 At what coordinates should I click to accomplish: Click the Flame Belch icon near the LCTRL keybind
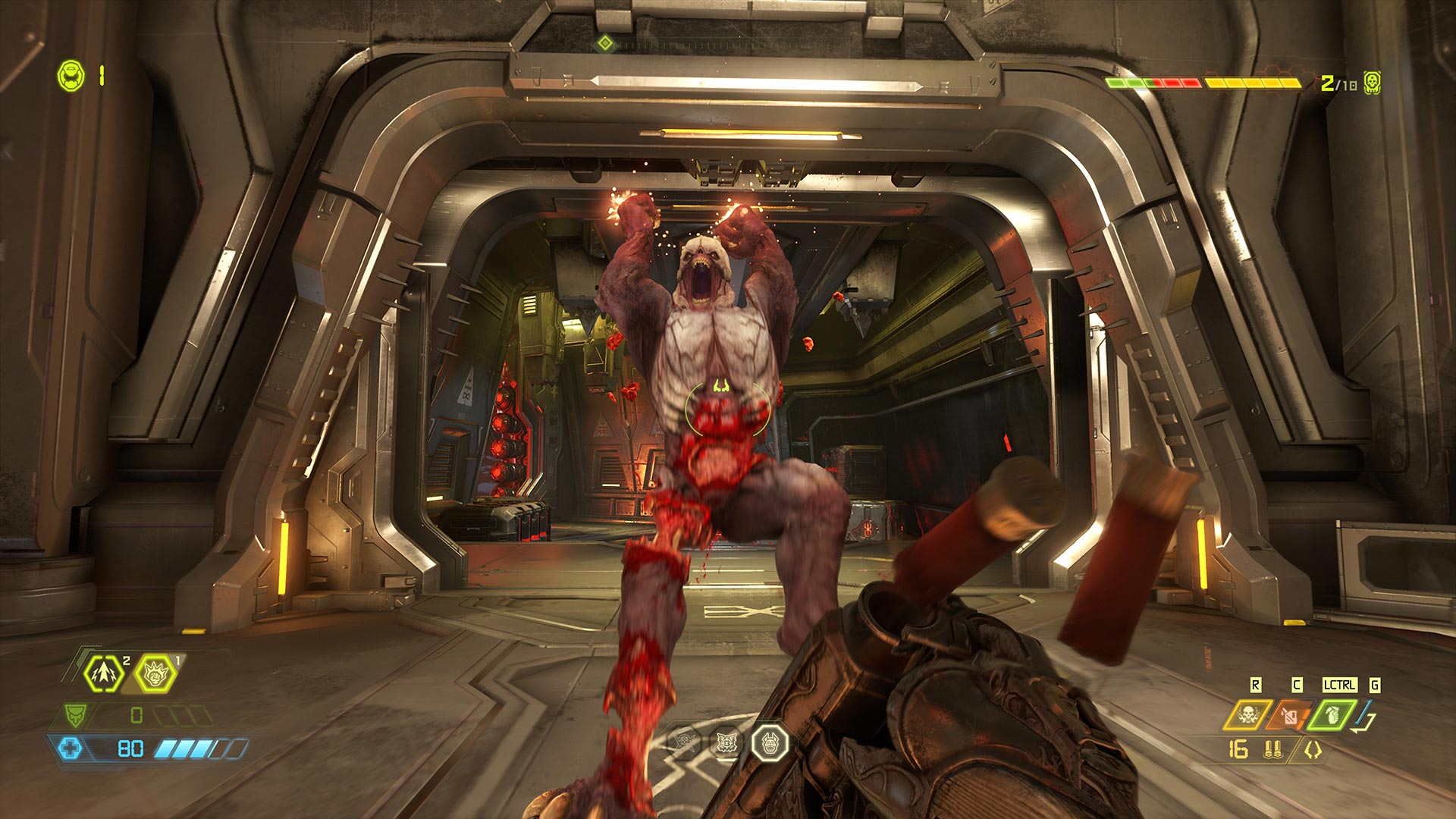click(x=1289, y=714)
